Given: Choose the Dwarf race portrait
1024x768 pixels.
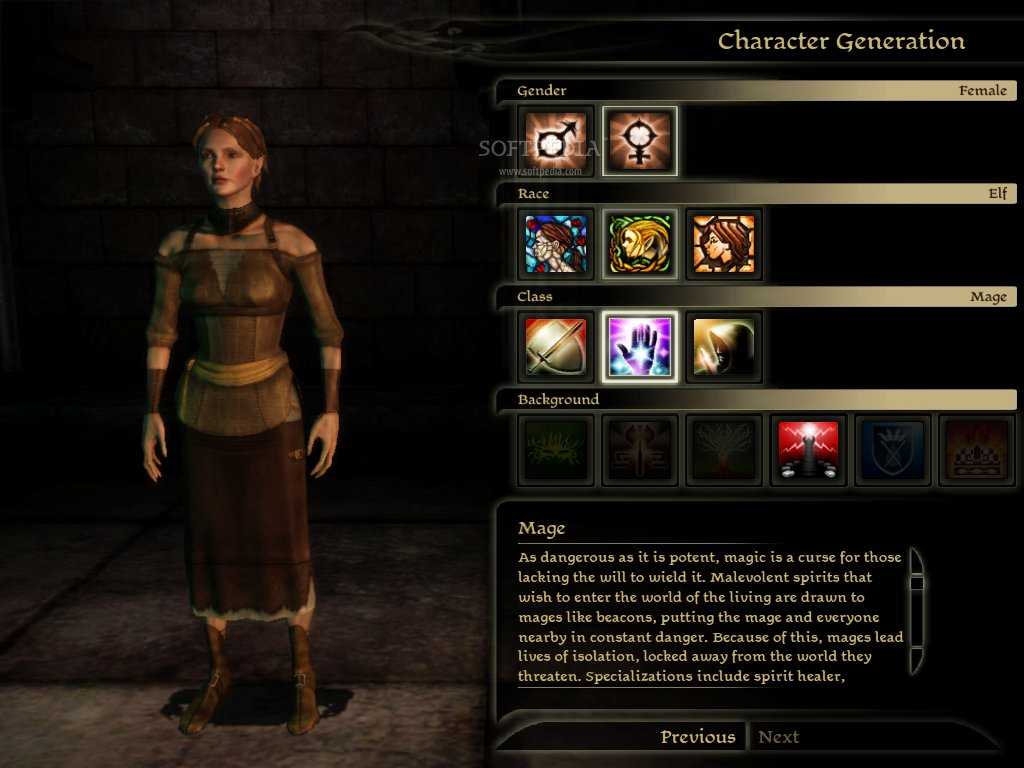Looking at the screenshot, I should coord(724,245).
